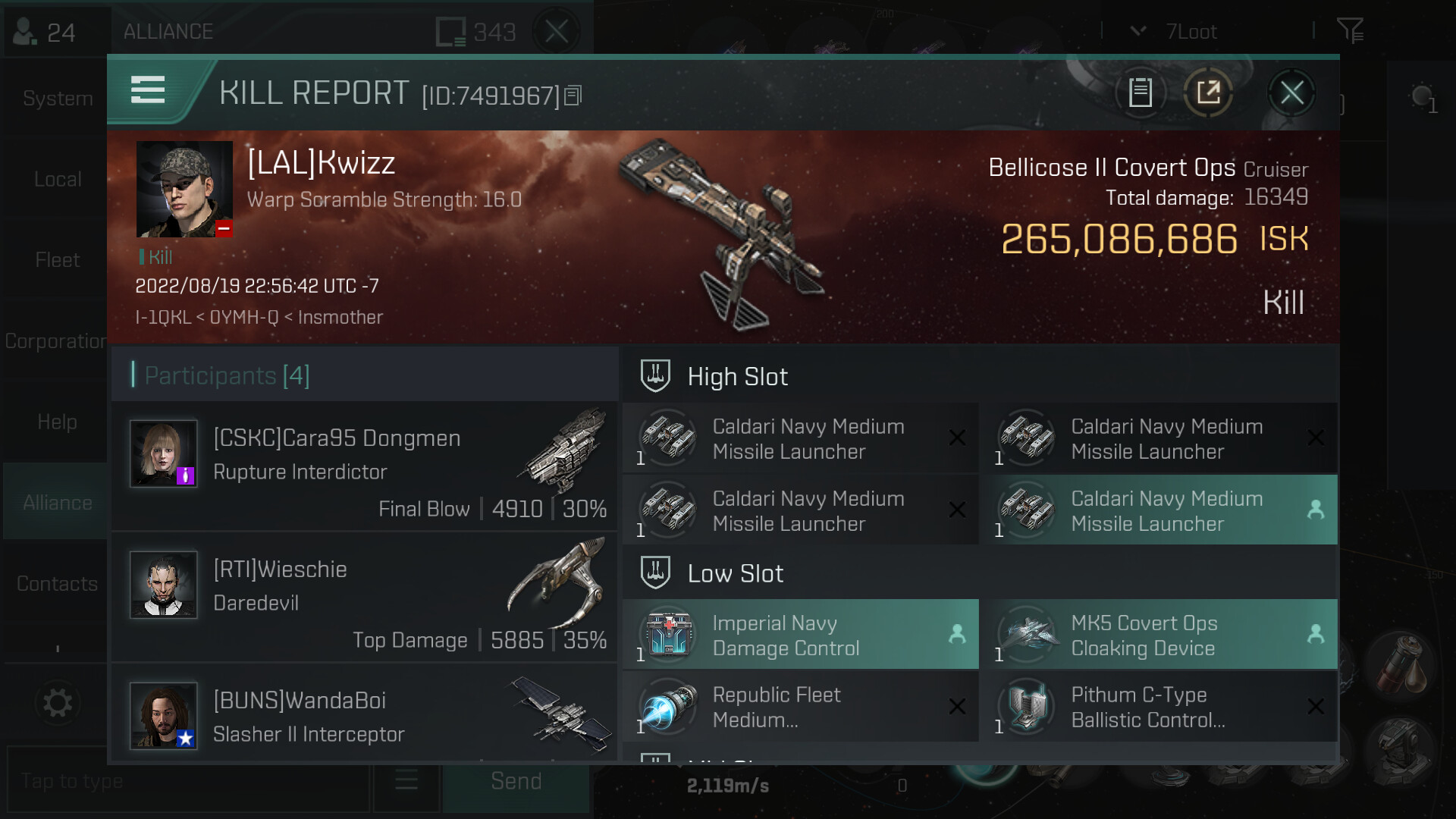This screenshot has height=819, width=1456.
Task: Switch to the Local chat channel
Action: (x=57, y=180)
